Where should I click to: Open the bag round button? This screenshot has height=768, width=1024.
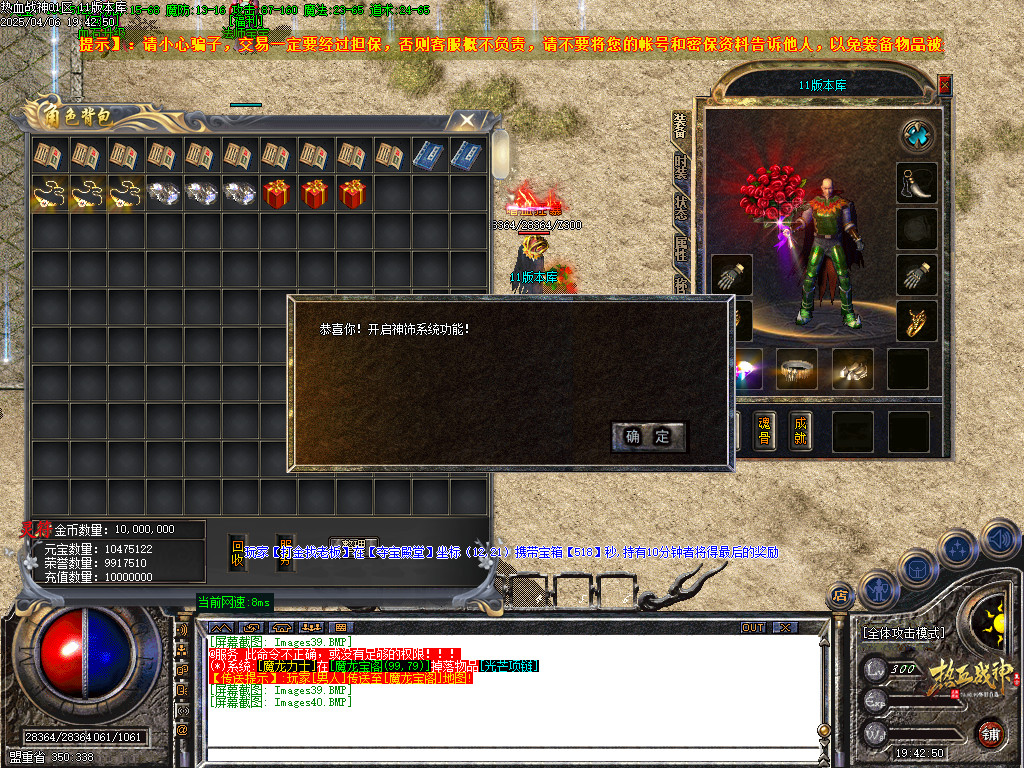[x=916, y=569]
